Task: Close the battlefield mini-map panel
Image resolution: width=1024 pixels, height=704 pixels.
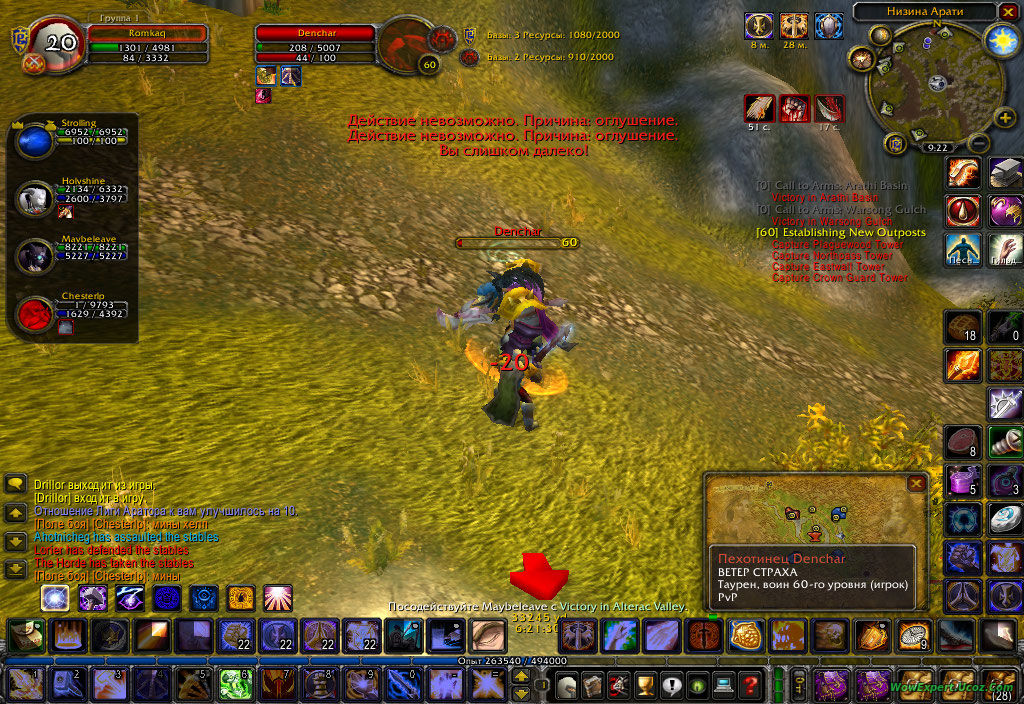Action: click(x=915, y=483)
